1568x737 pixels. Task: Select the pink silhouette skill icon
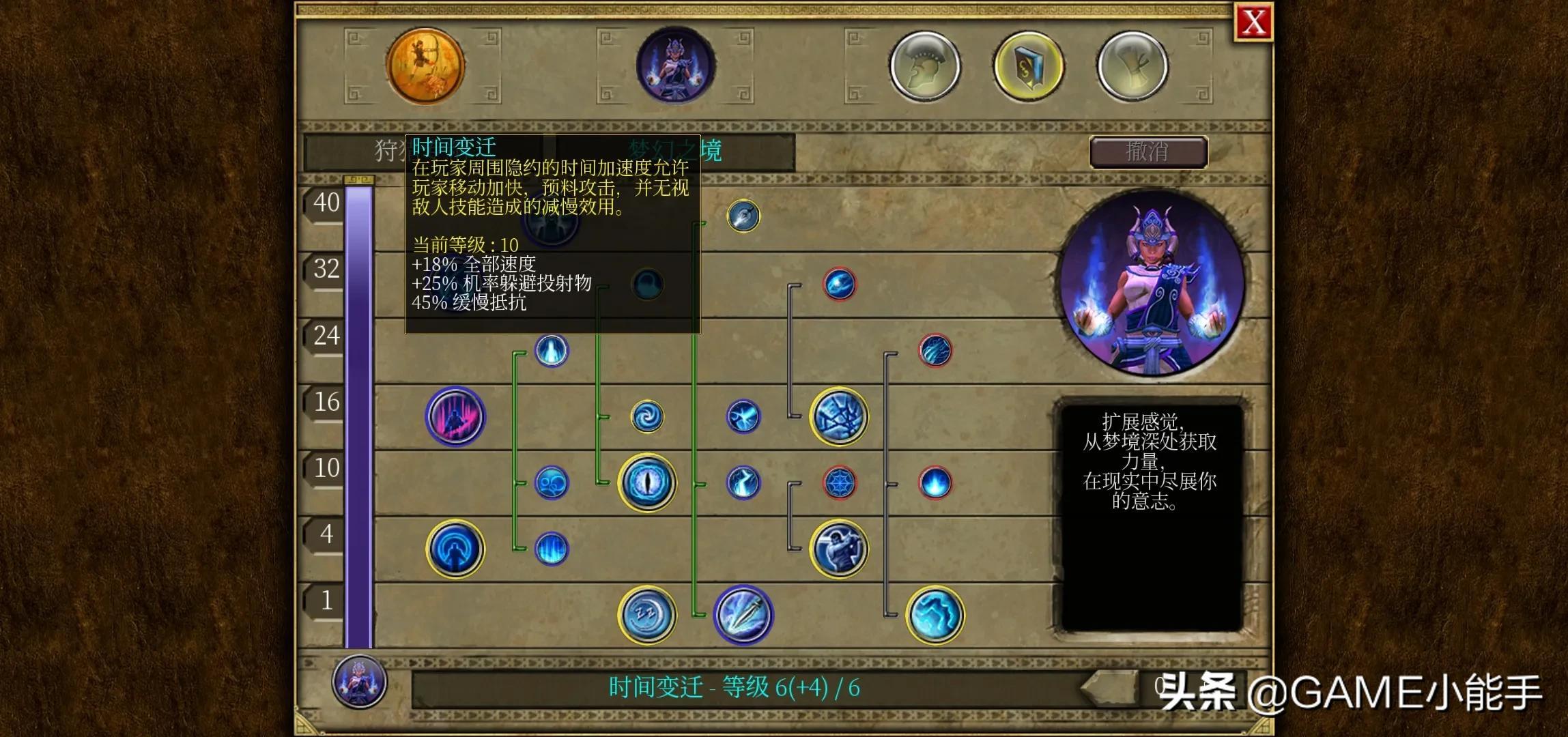455,416
